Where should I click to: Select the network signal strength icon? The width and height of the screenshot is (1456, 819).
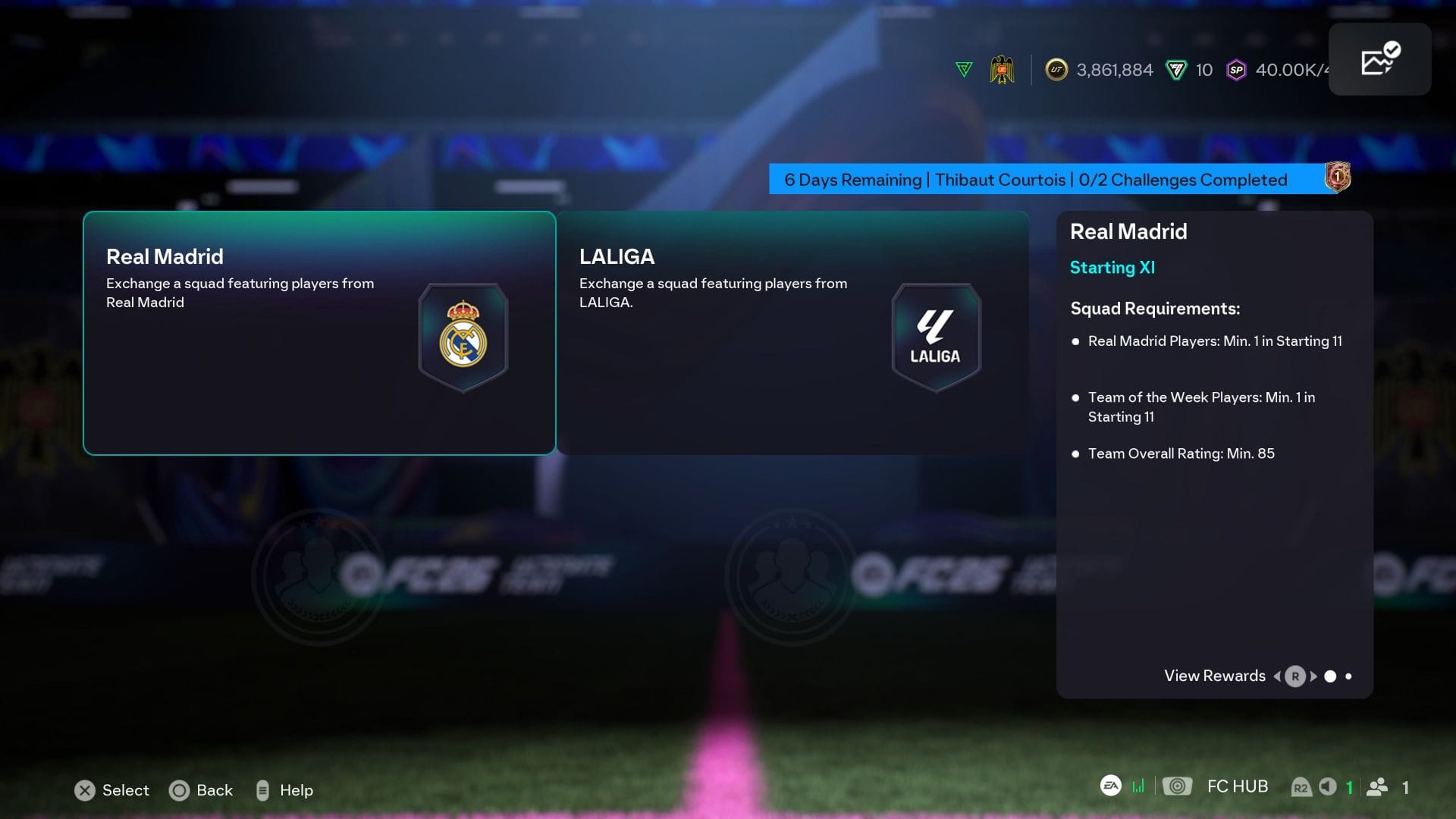(x=1137, y=786)
